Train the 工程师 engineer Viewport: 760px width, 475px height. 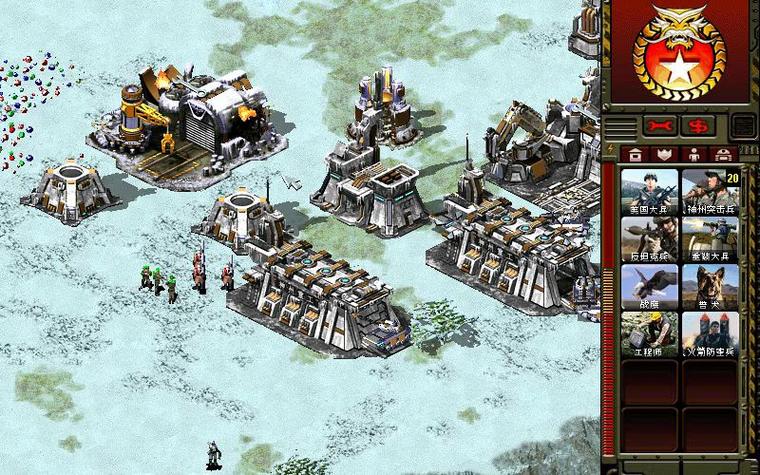pos(650,334)
